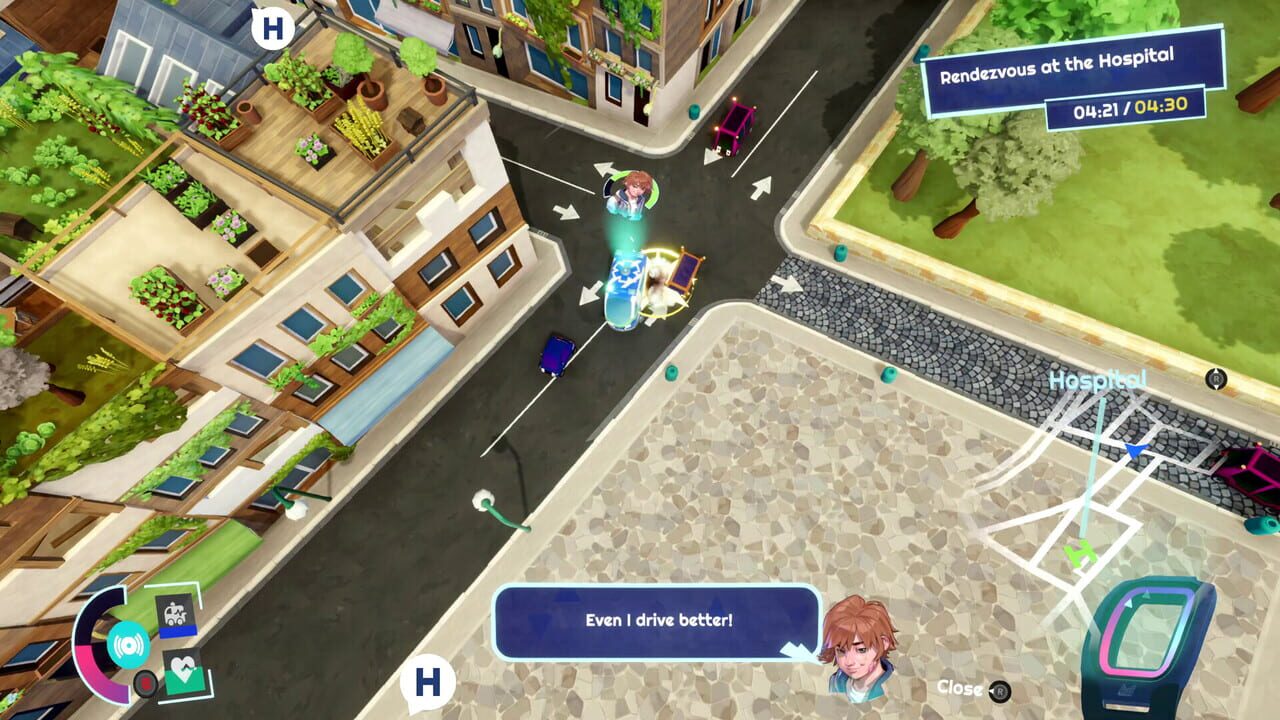Select the ambulance icon in the HUD

click(176, 613)
